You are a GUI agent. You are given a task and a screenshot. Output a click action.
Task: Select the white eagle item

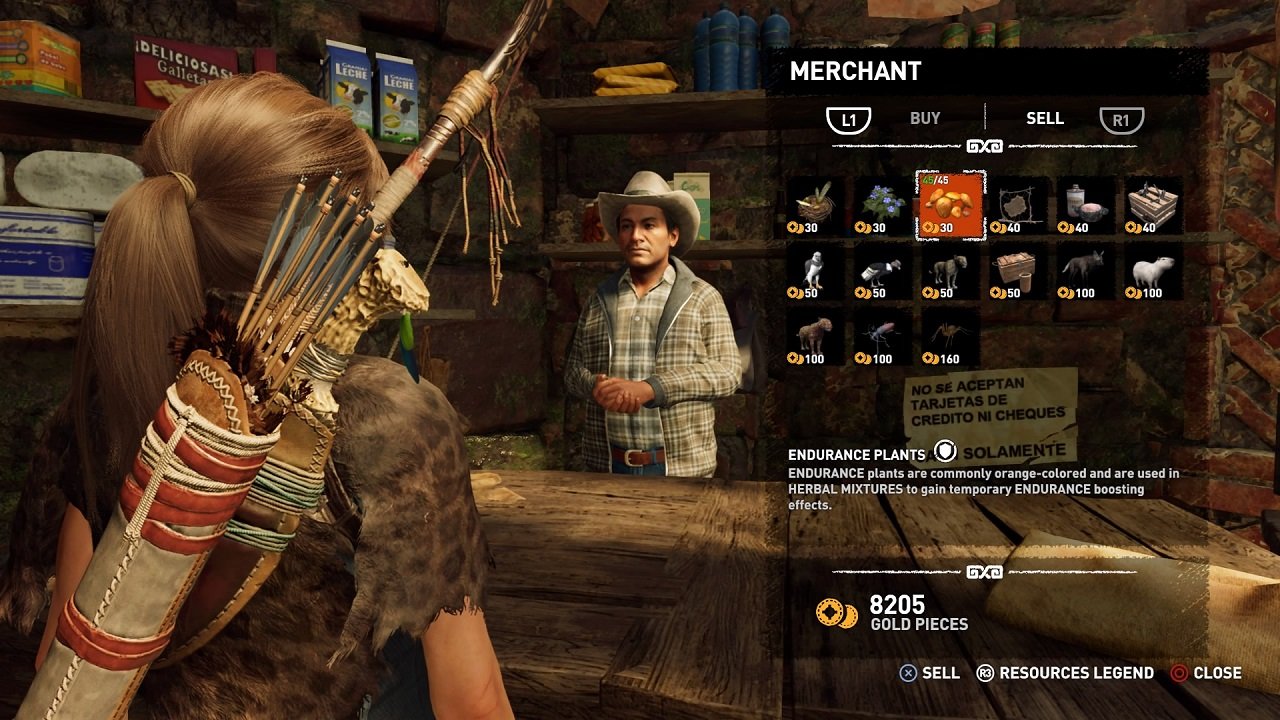(x=816, y=272)
